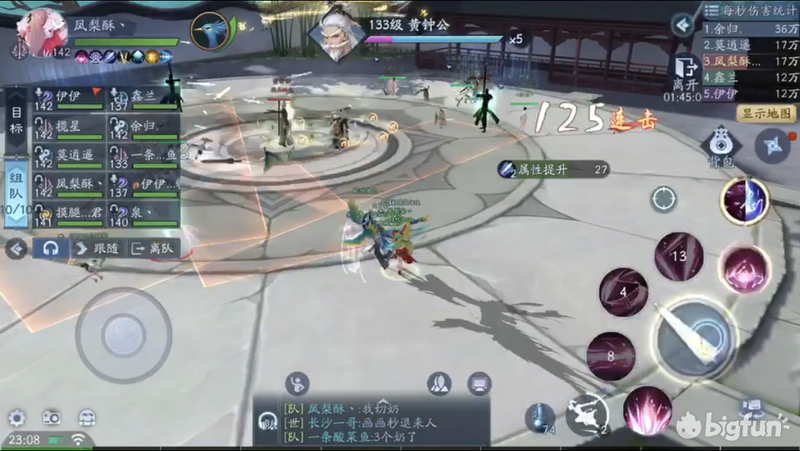Select team member 莫逍遥
This screenshot has height=451, width=800.
click(68, 156)
